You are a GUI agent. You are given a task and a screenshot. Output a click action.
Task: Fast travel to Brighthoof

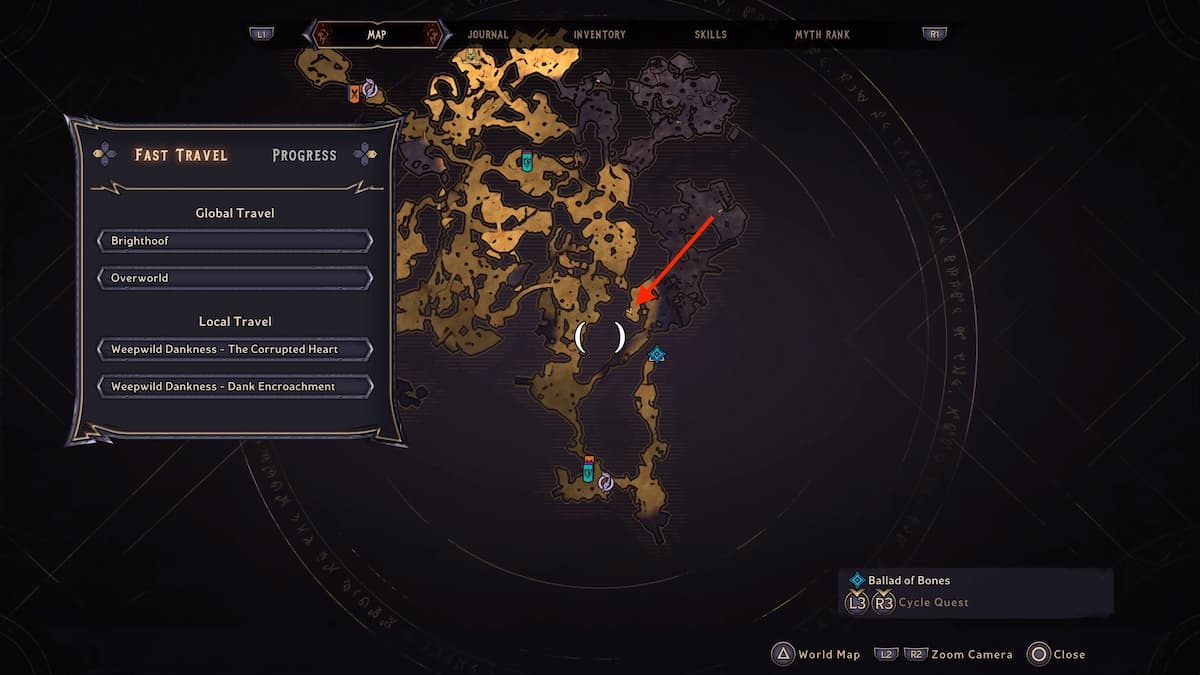tap(235, 241)
